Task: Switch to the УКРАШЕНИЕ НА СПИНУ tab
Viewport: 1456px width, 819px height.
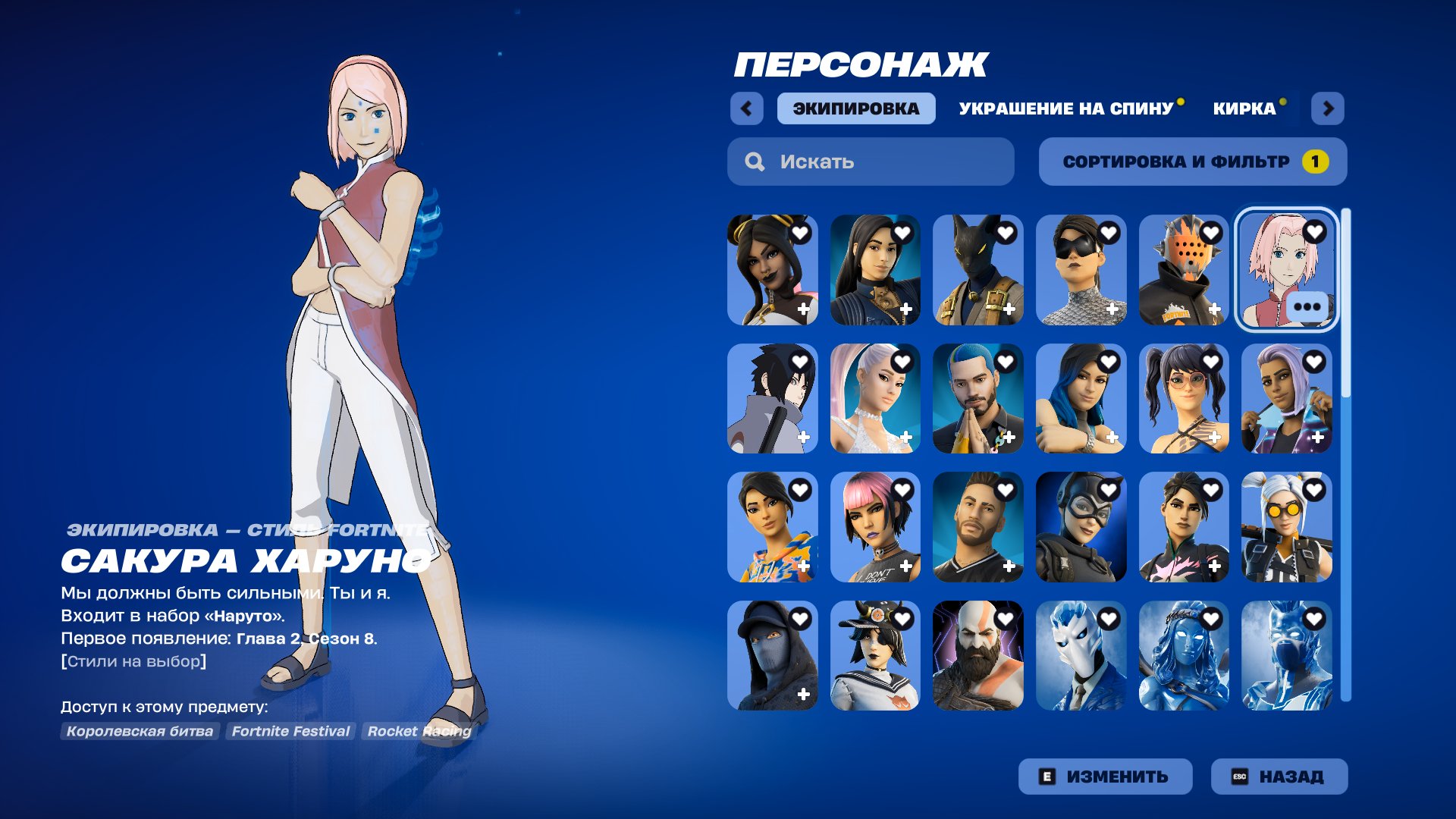Action: coord(1065,108)
